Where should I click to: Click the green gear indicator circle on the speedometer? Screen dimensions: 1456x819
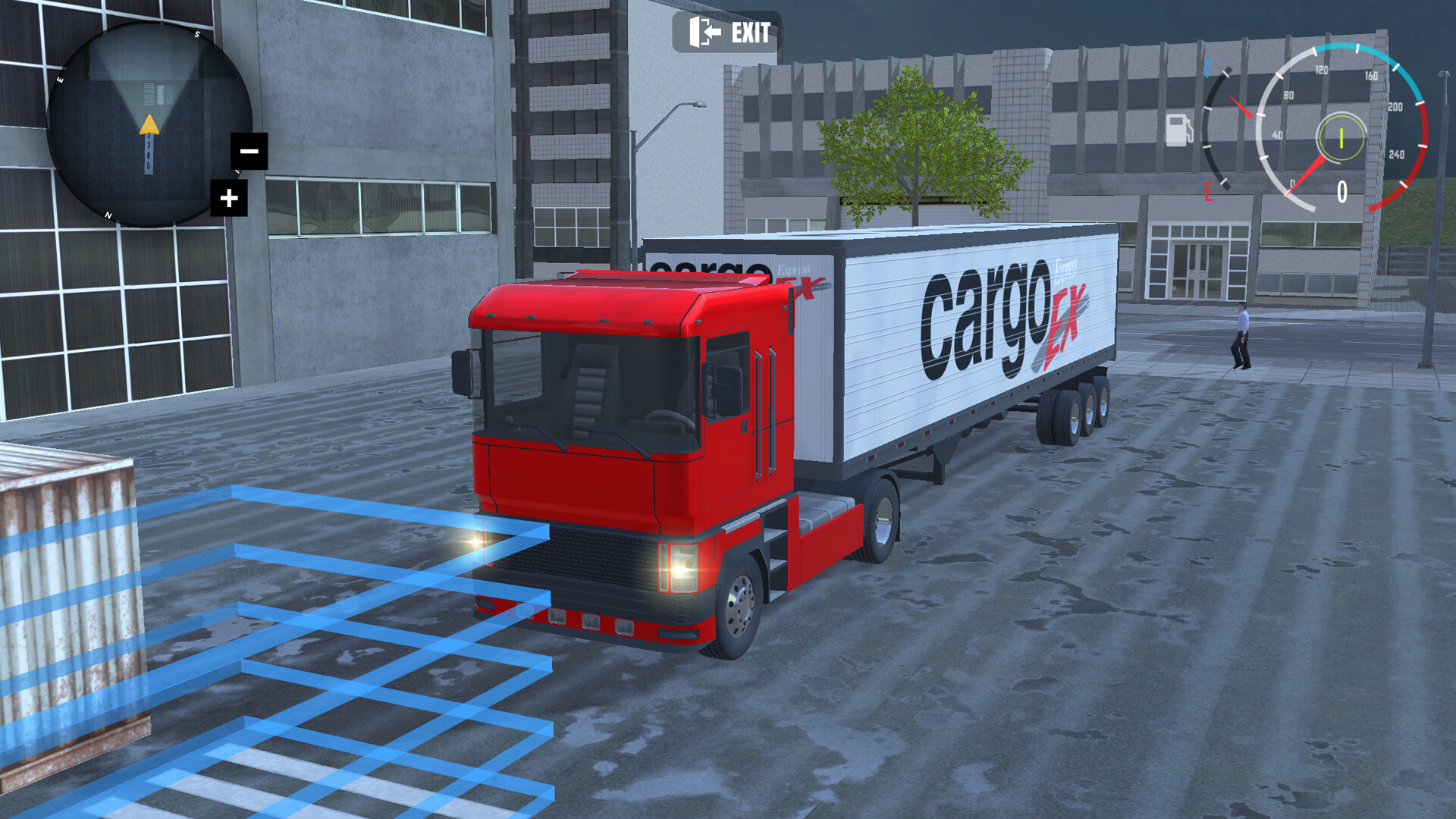pos(1341,139)
